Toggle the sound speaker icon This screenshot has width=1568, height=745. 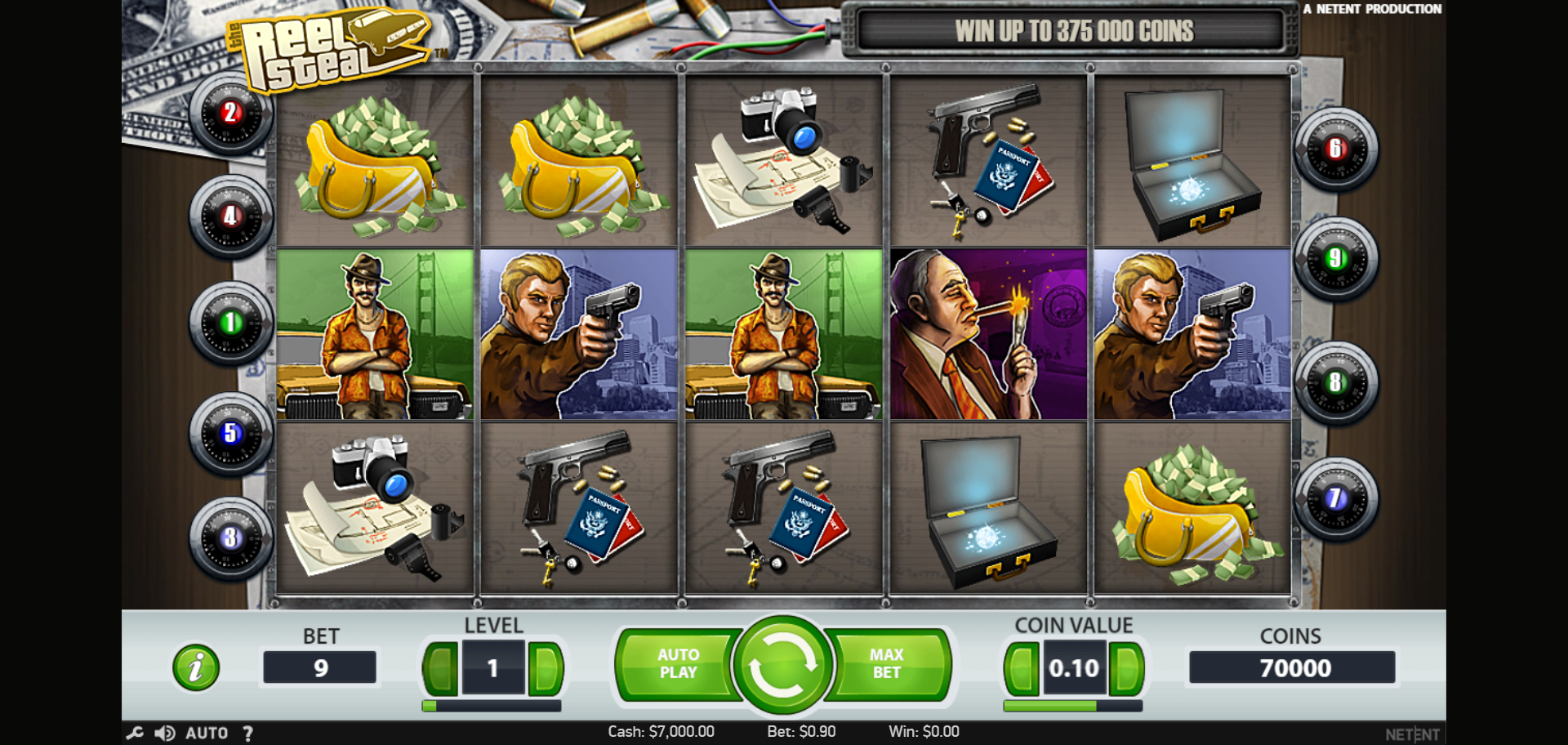click(x=165, y=733)
